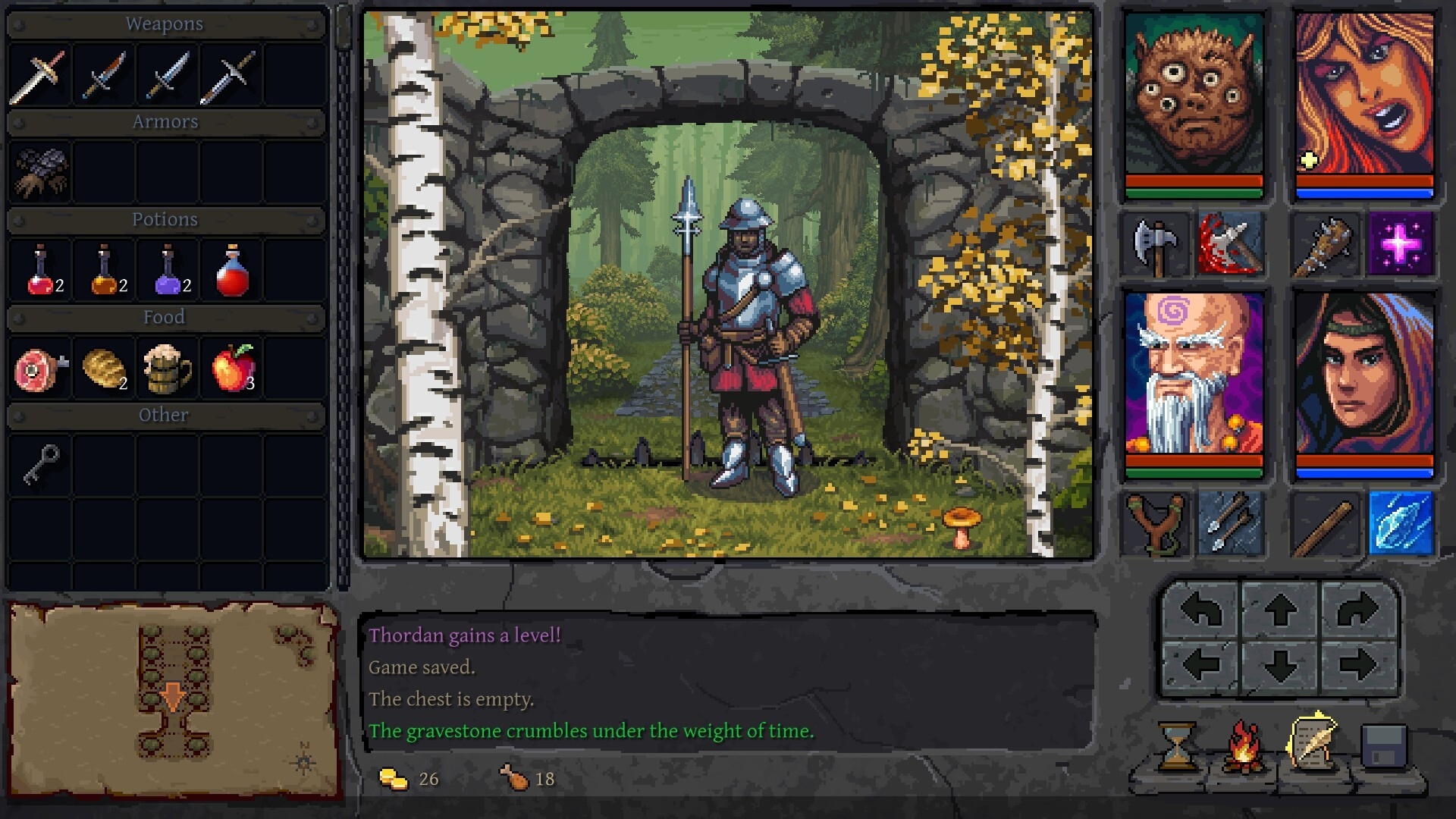Select the bearded old wizard portrait
1456x819 pixels.
(1194, 374)
